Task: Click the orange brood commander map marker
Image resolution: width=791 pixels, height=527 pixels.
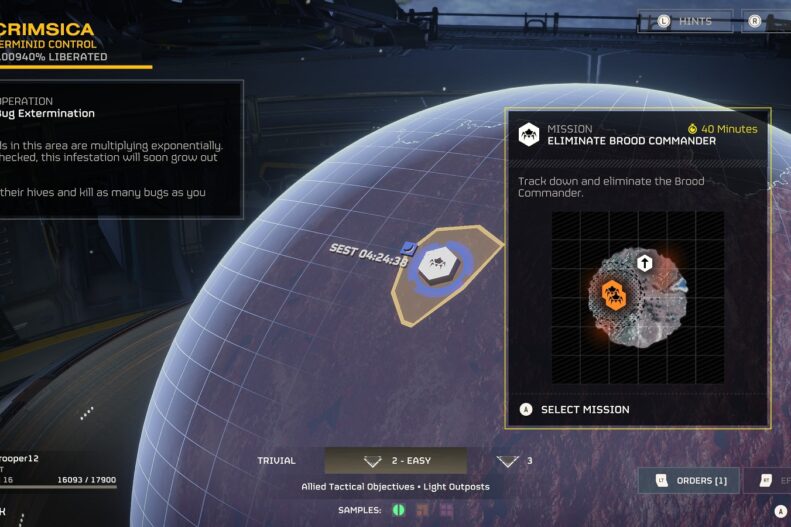Action: tap(613, 295)
